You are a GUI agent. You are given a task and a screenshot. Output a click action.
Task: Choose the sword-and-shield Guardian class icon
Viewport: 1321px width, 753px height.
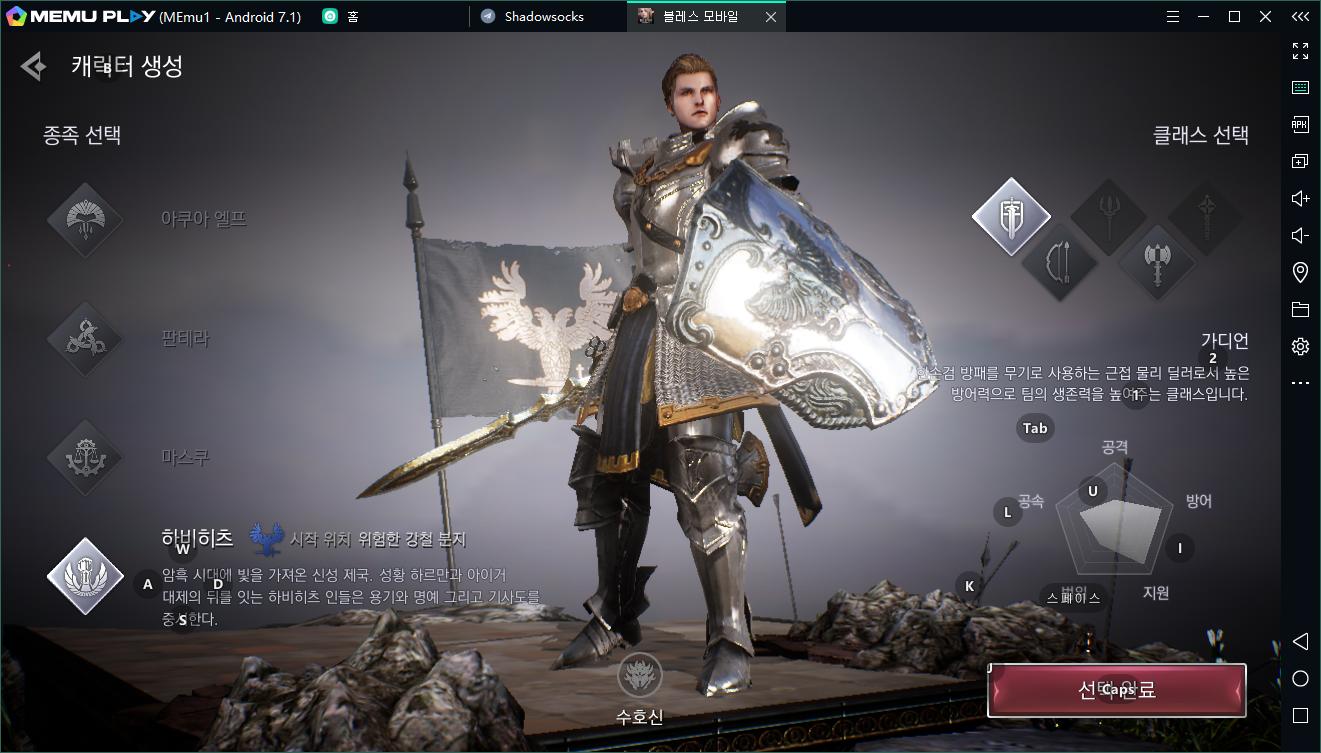click(1011, 216)
